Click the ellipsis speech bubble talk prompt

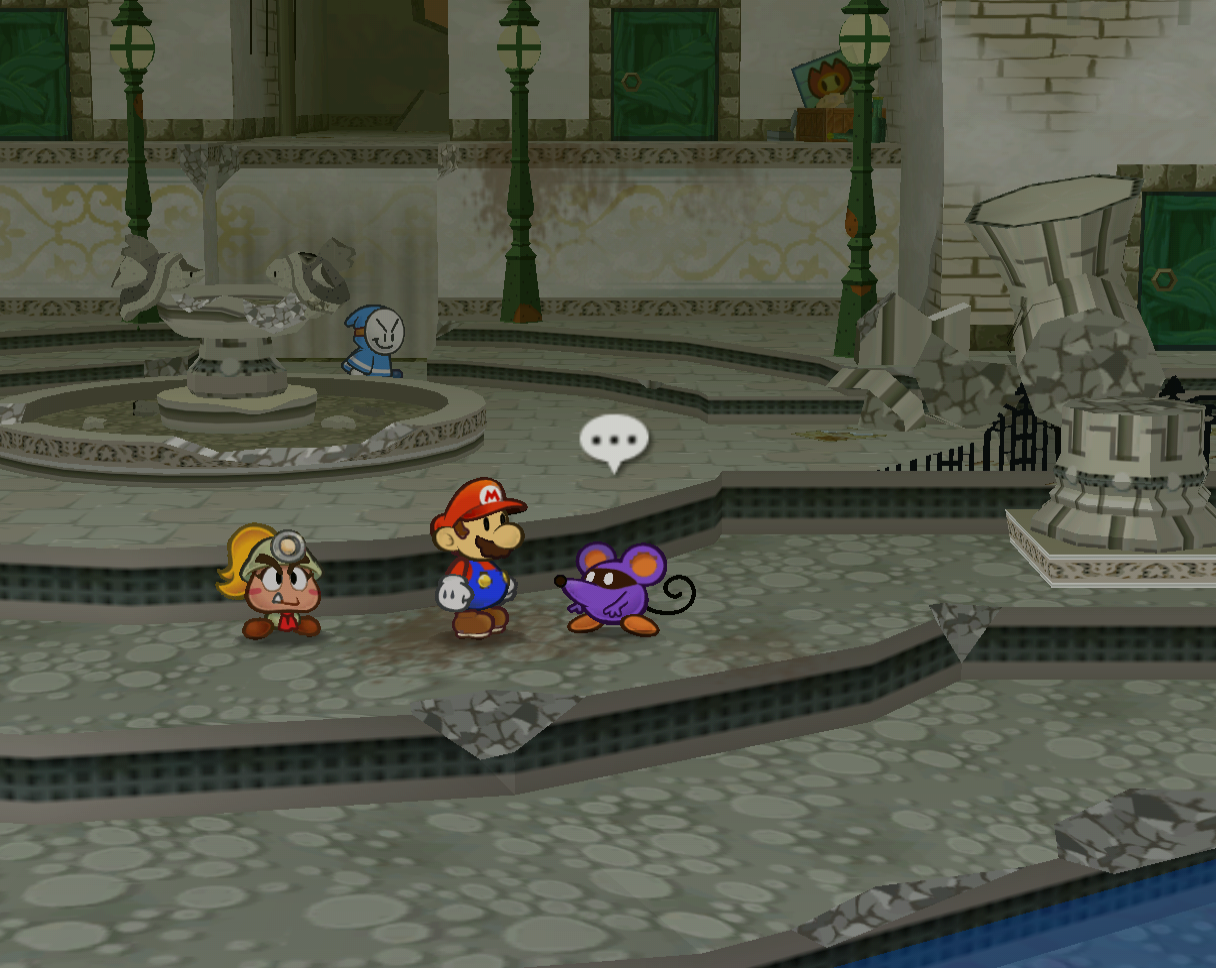coord(614,440)
